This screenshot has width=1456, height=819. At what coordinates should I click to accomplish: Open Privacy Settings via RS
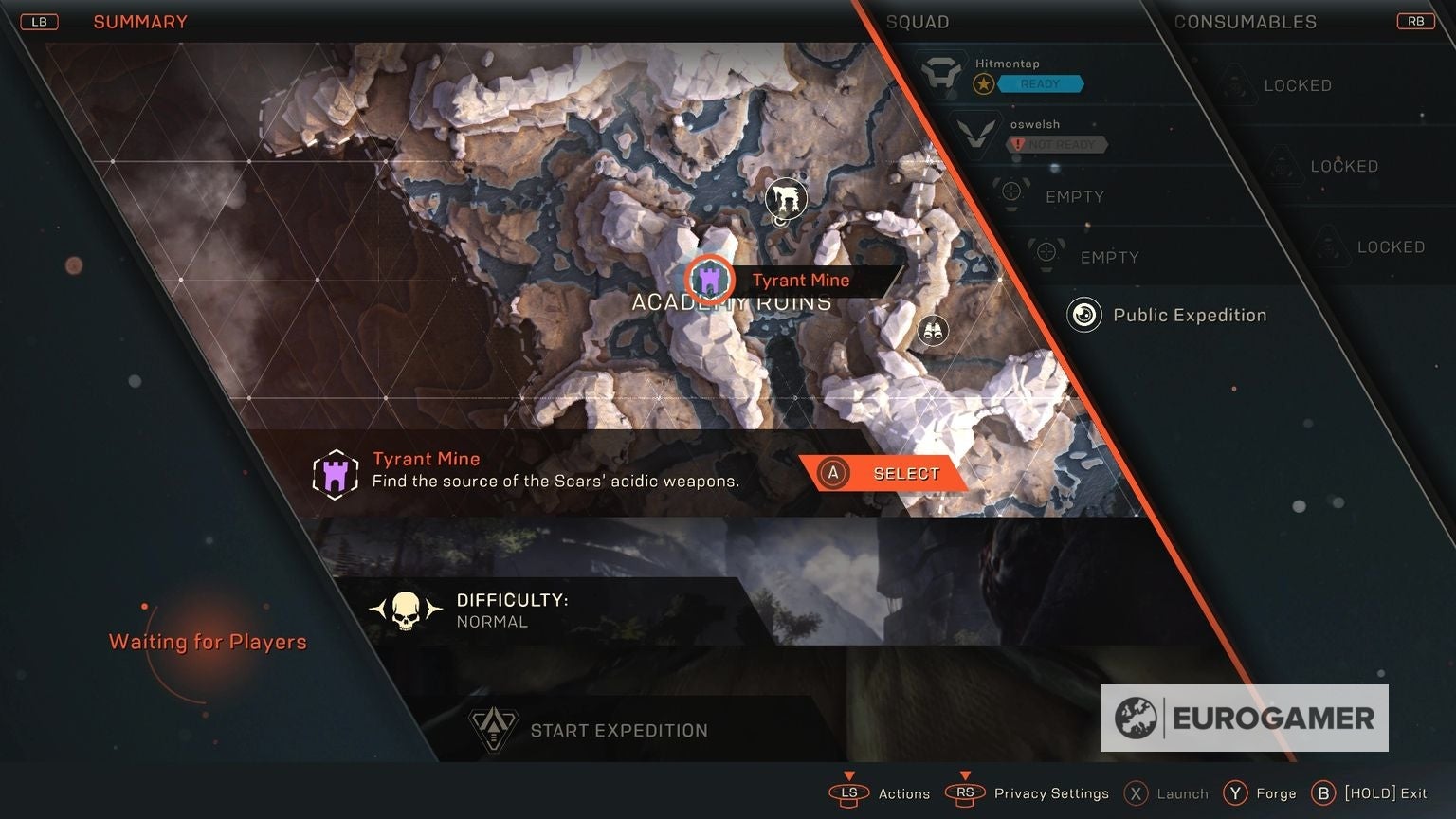(x=965, y=793)
